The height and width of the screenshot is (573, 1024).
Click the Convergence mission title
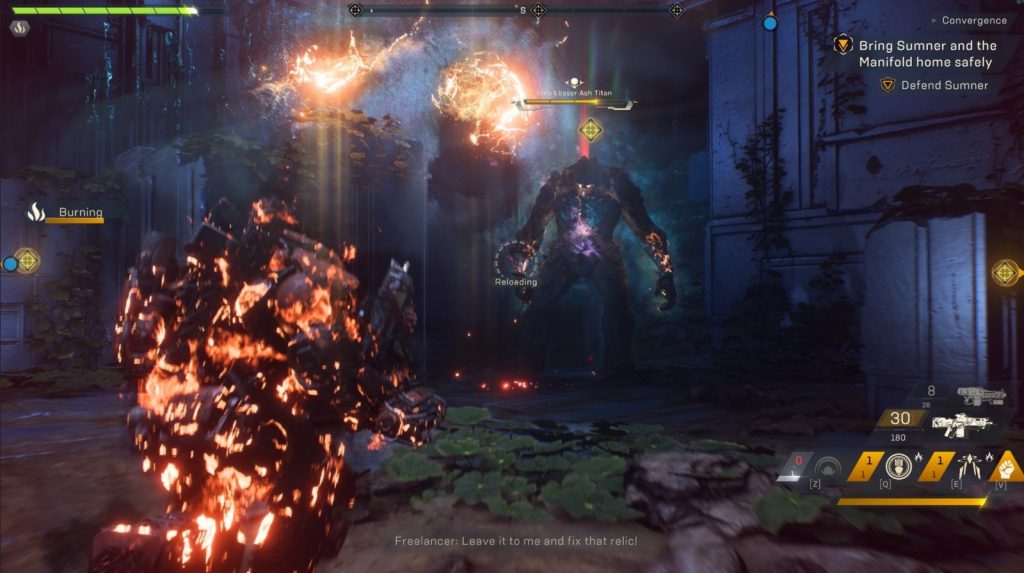pos(974,20)
